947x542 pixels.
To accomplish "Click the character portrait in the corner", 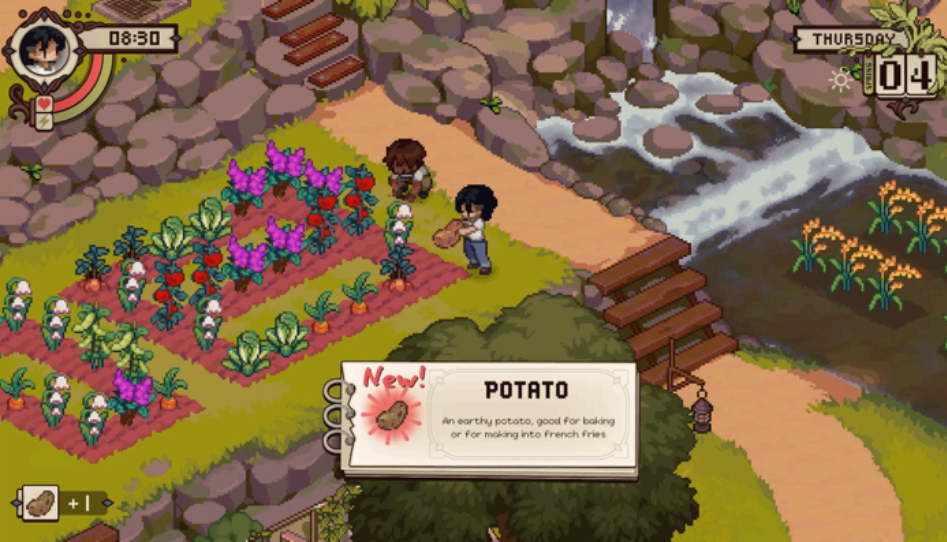I will (x=42, y=46).
